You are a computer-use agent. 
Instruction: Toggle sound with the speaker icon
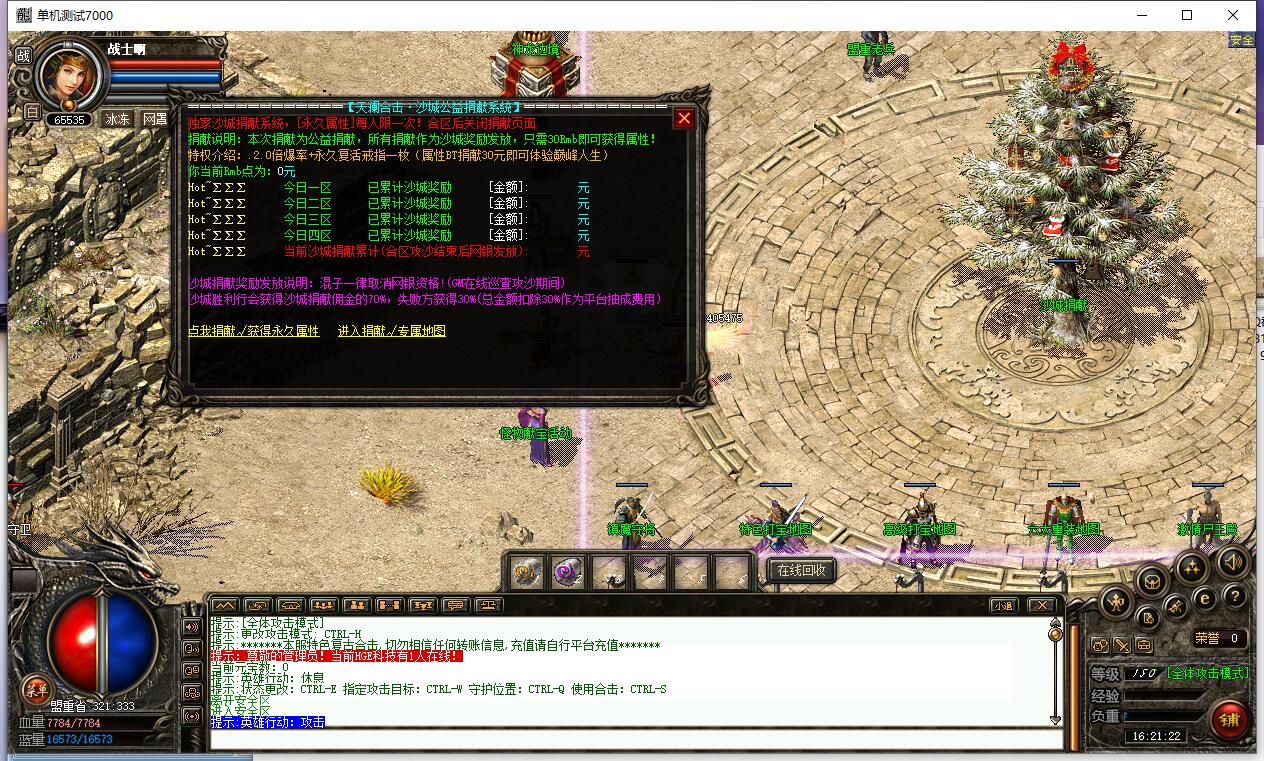[1232, 561]
